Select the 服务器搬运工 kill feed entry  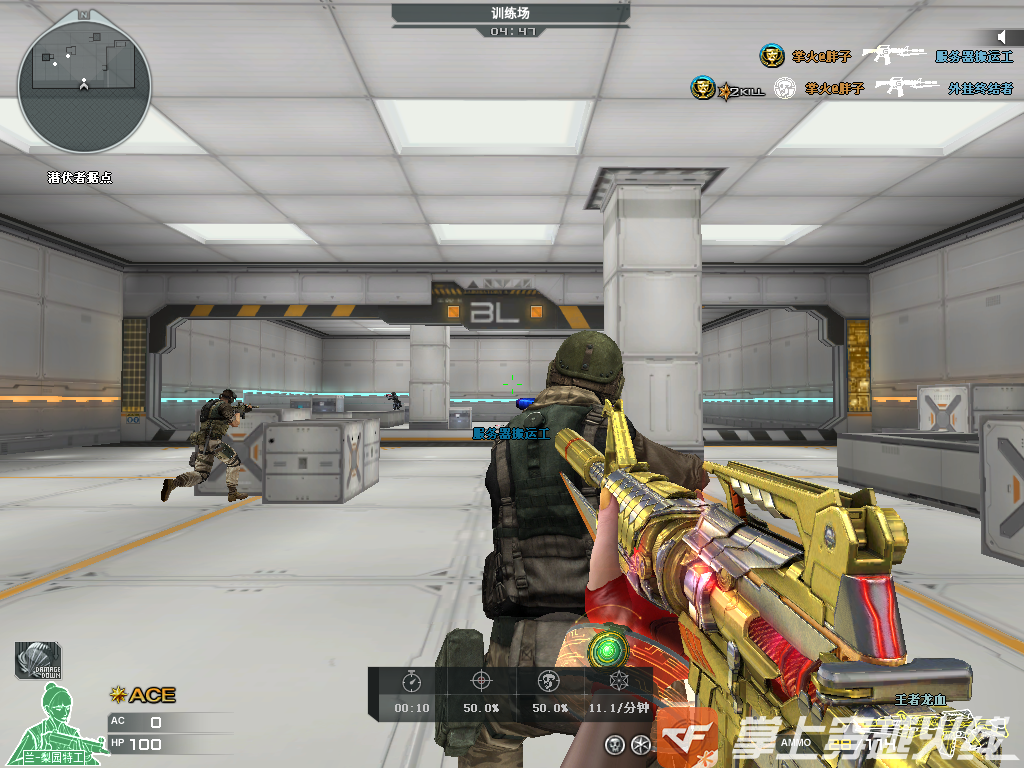coord(974,57)
